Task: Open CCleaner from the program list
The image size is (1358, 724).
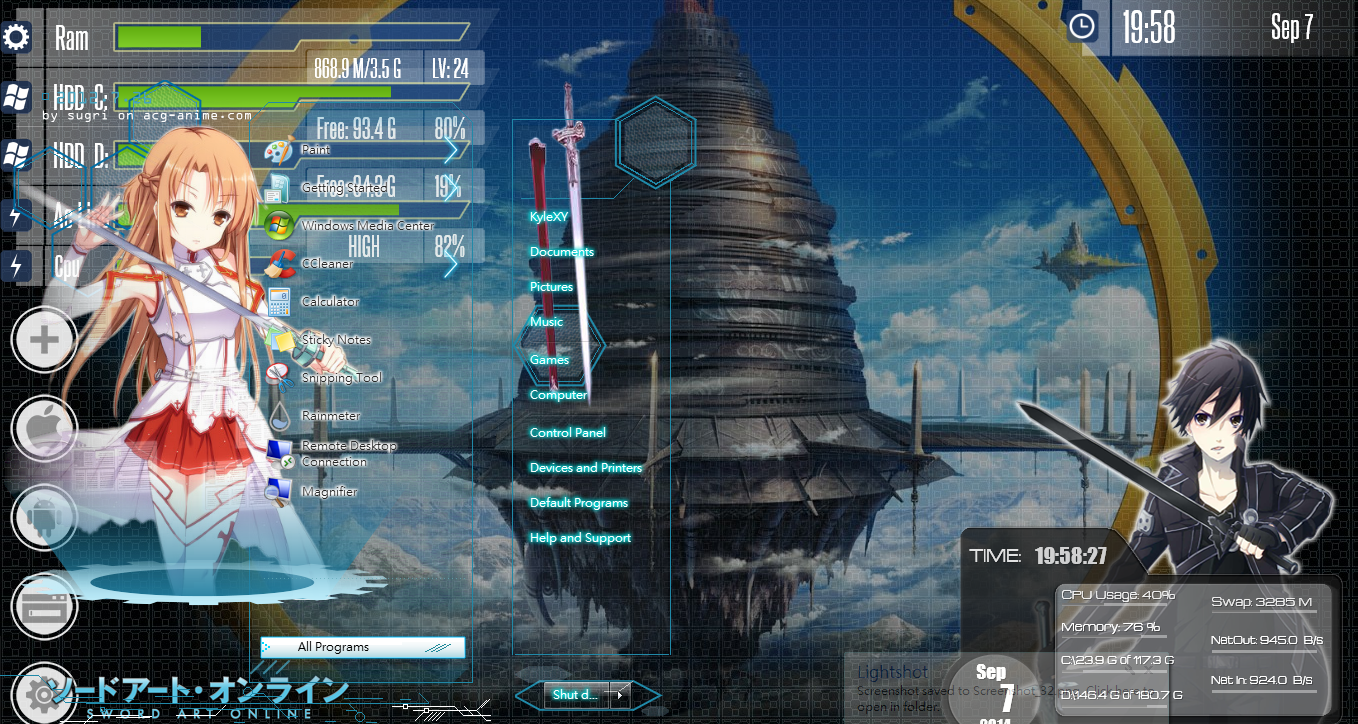Action: point(326,264)
